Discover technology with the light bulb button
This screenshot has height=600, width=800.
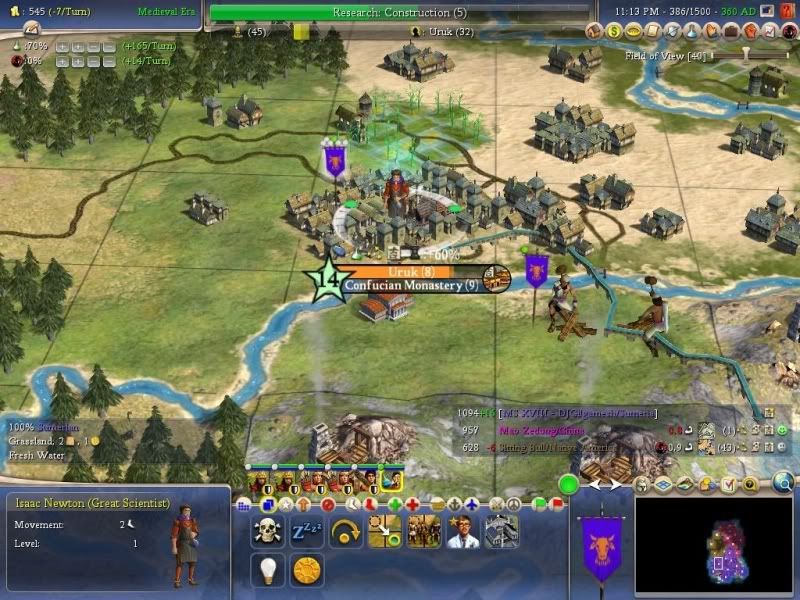[267, 570]
